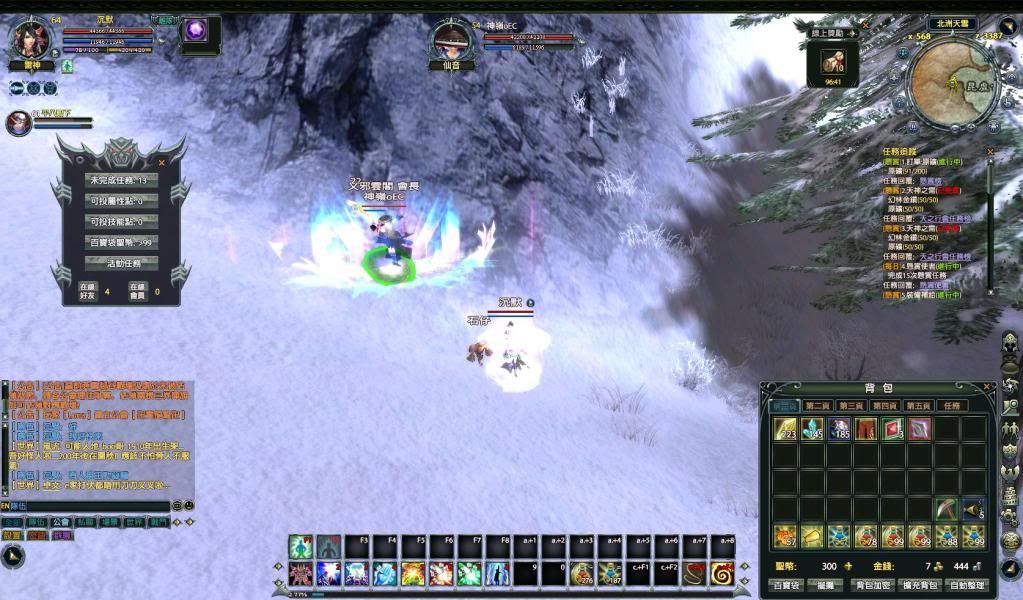Open the 任務 tab in the bag

pos(952,406)
